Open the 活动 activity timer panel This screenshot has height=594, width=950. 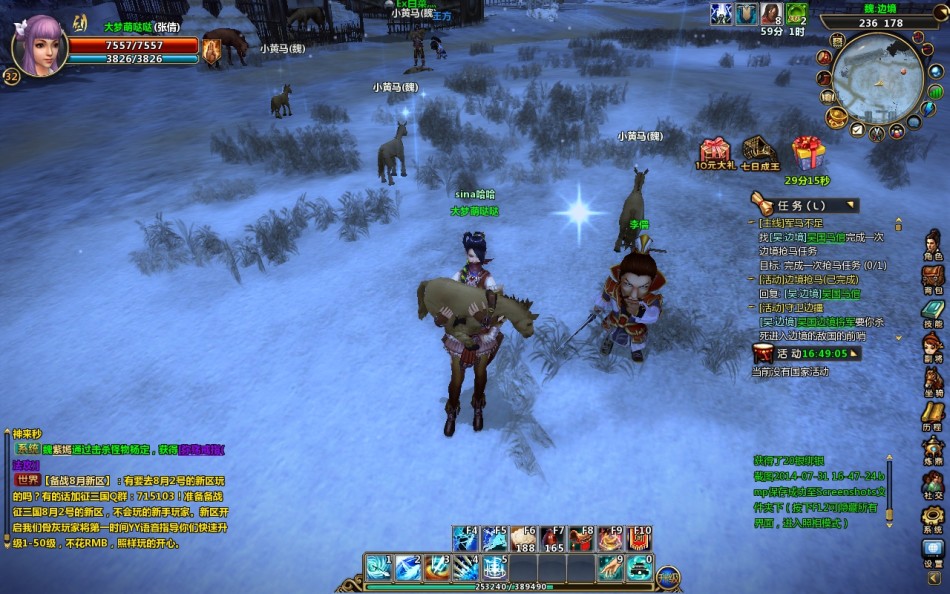pos(806,353)
